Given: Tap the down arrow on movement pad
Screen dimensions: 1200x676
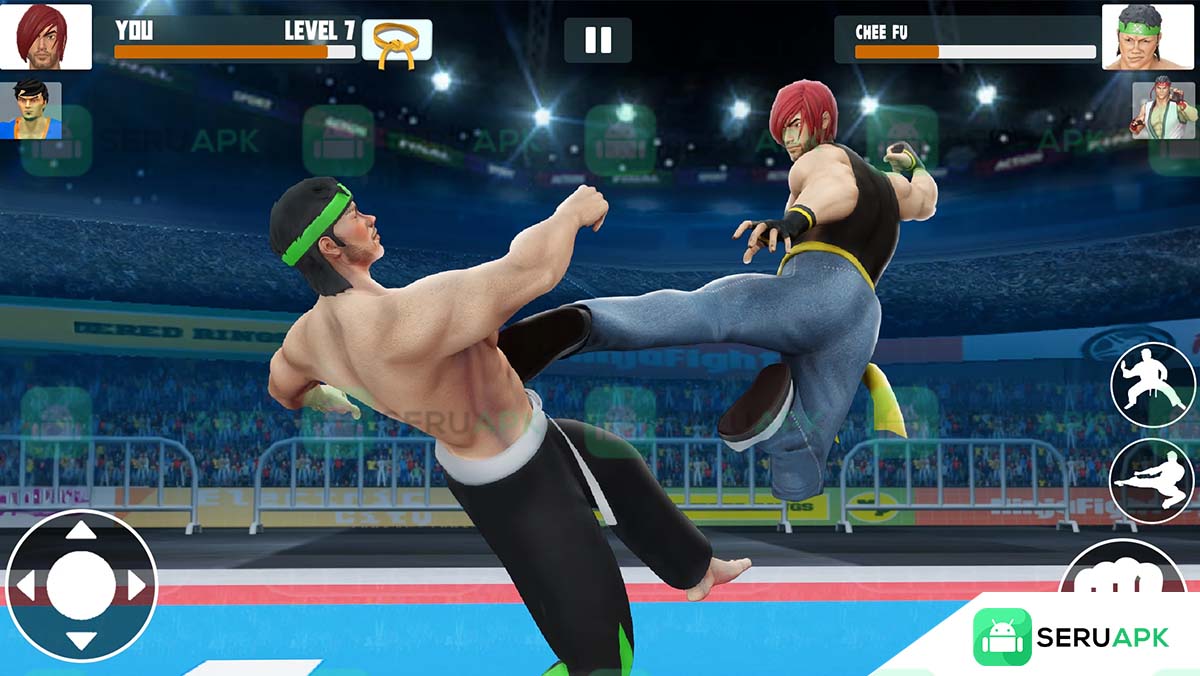Looking at the screenshot, I should pos(81,640).
